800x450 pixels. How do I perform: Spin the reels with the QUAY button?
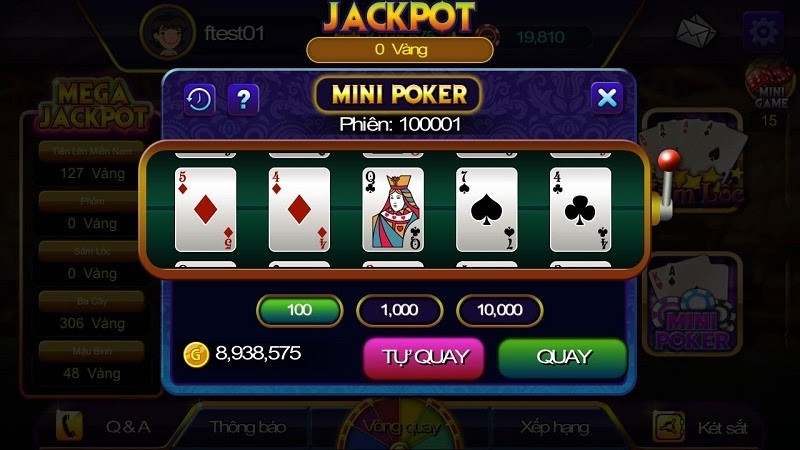point(563,357)
